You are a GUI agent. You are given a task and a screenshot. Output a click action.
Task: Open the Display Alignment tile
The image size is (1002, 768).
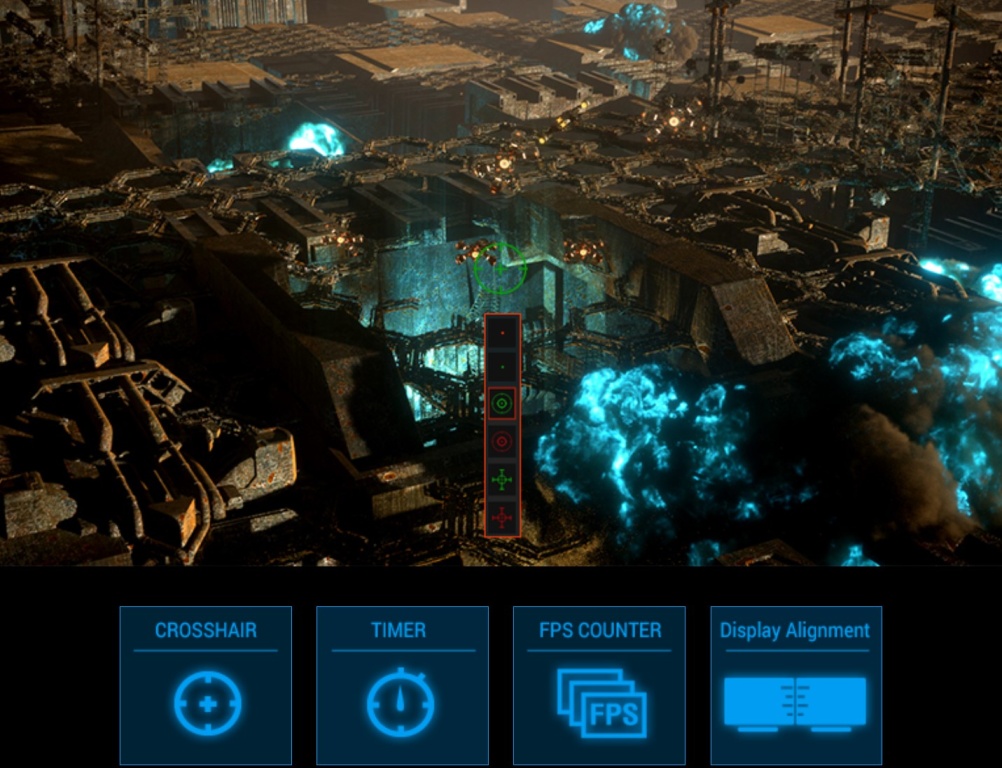point(796,684)
